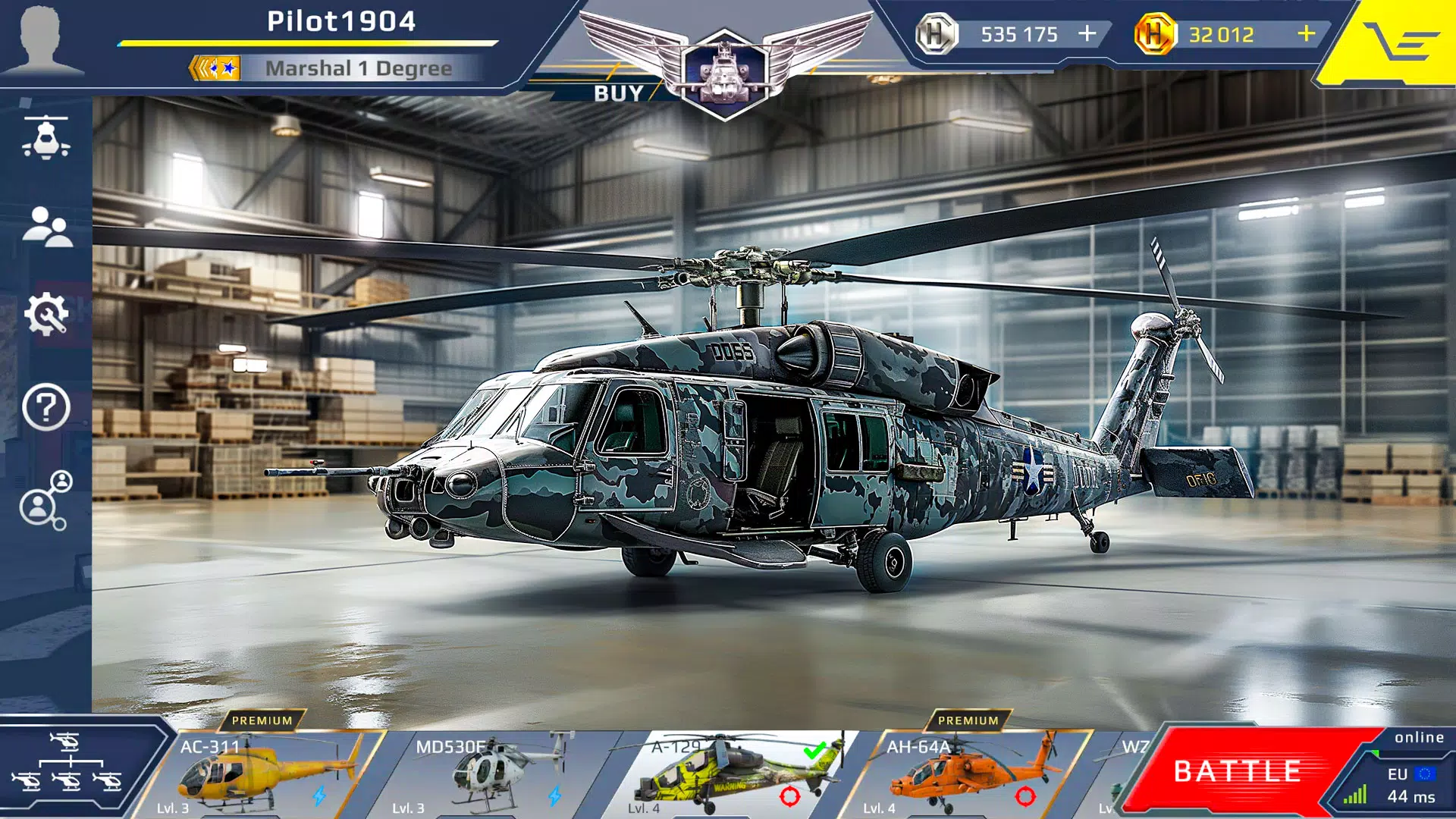View the Marshal 1 Degree rank badge
Screen dimensions: 1456x819
215,68
